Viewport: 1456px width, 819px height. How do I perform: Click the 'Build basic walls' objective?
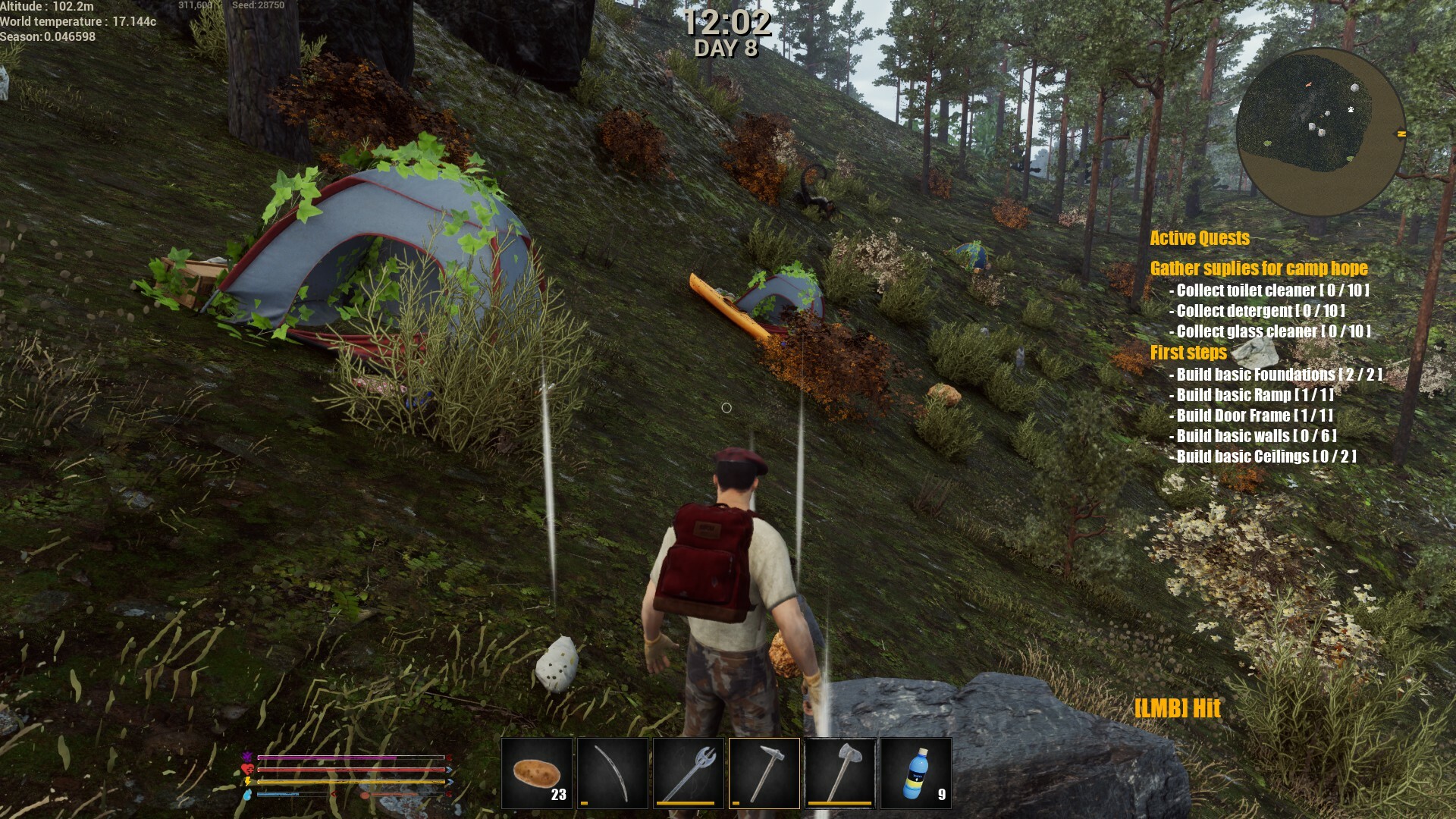[x=1256, y=436]
